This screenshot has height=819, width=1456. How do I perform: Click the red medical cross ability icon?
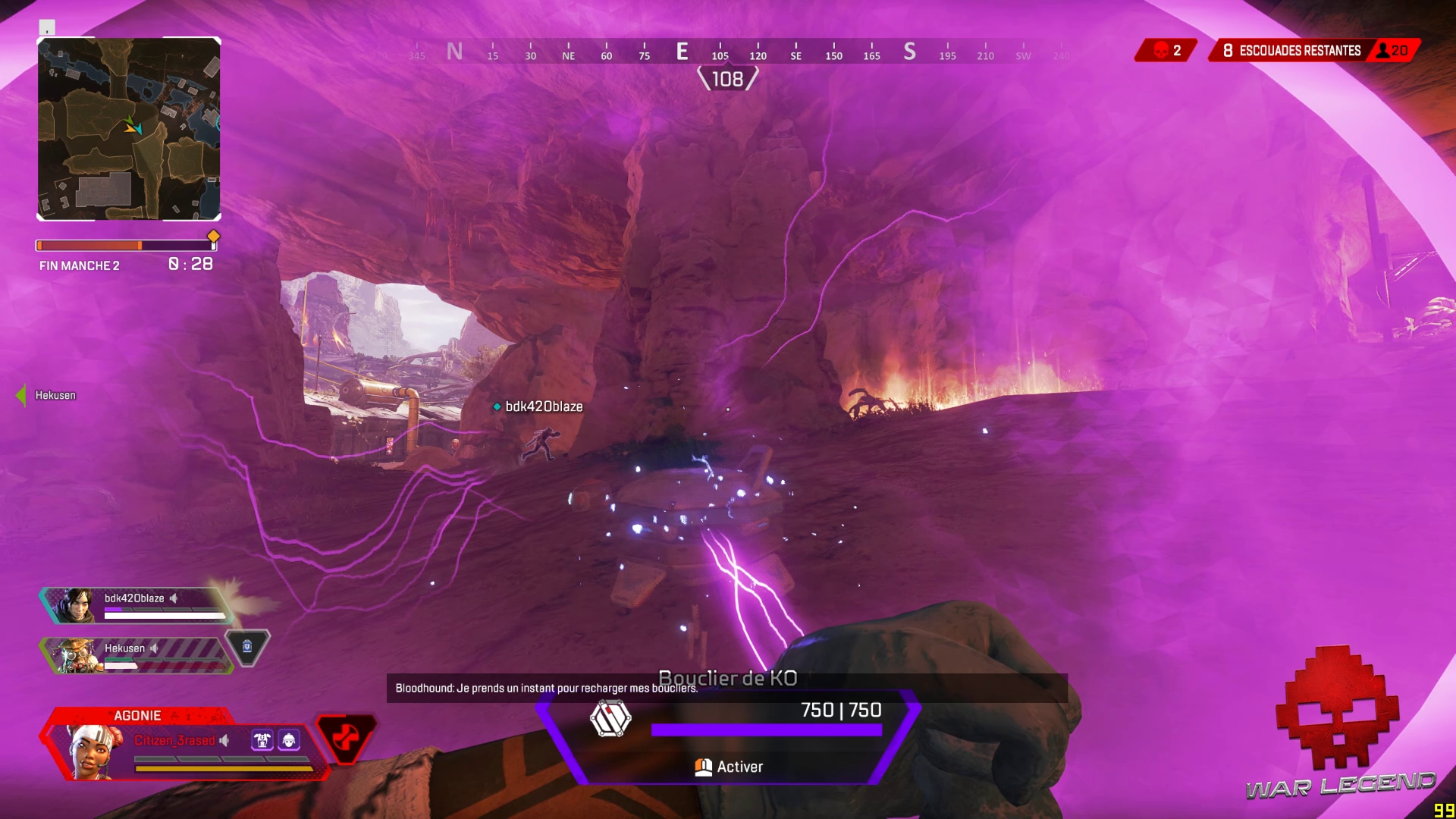pos(346,737)
